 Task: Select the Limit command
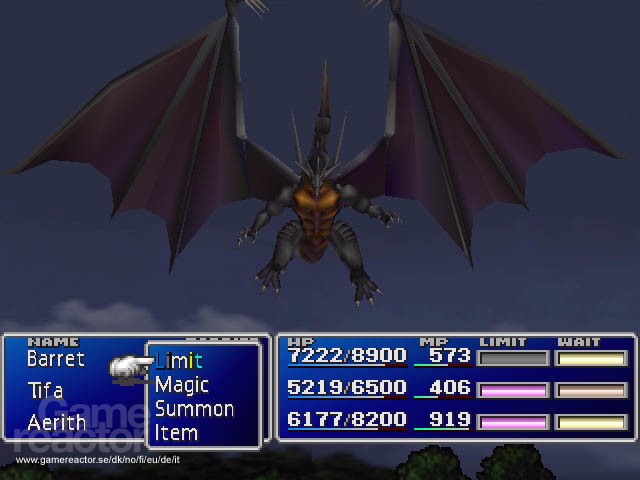pos(179,361)
